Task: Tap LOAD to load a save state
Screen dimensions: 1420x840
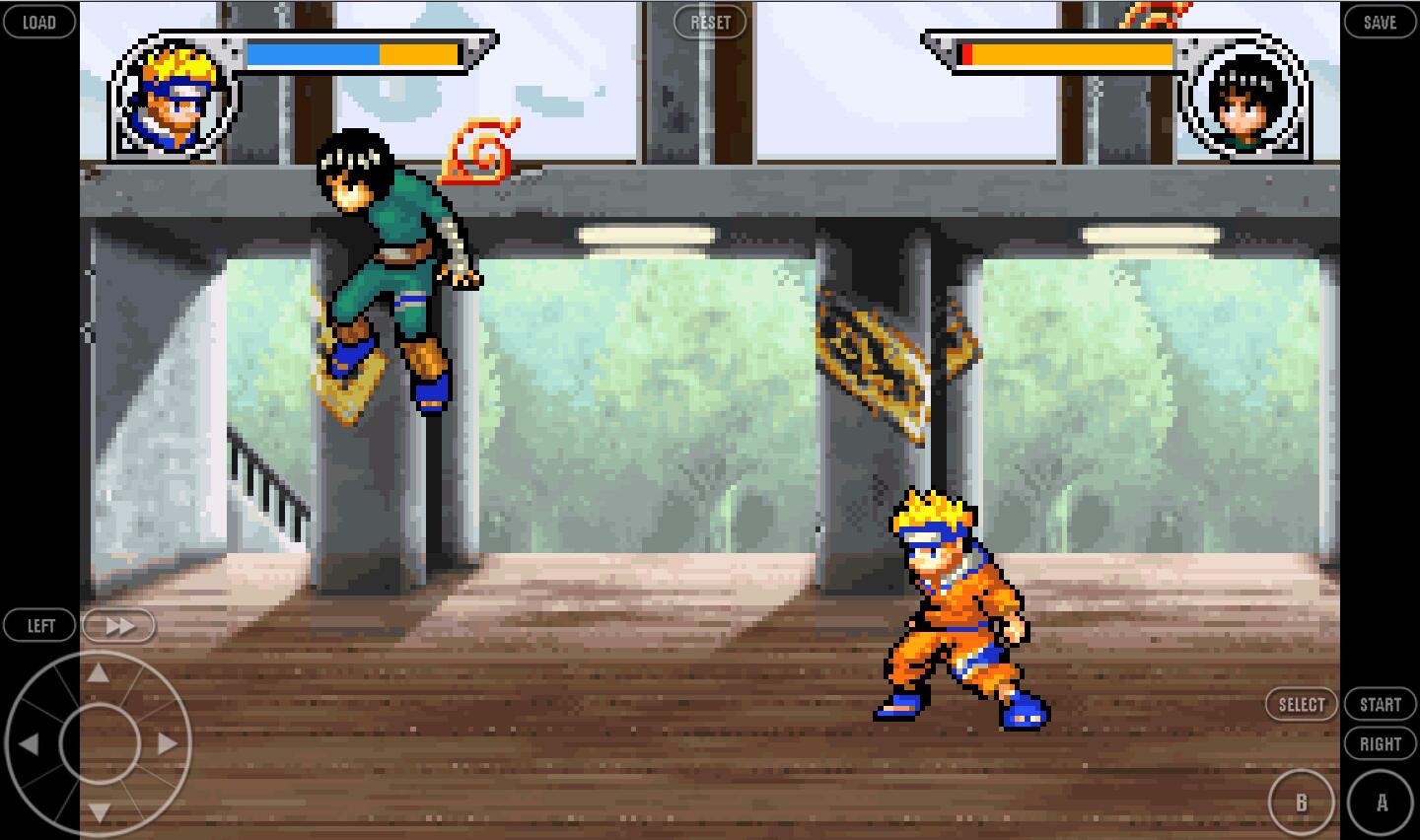Action: point(39,21)
